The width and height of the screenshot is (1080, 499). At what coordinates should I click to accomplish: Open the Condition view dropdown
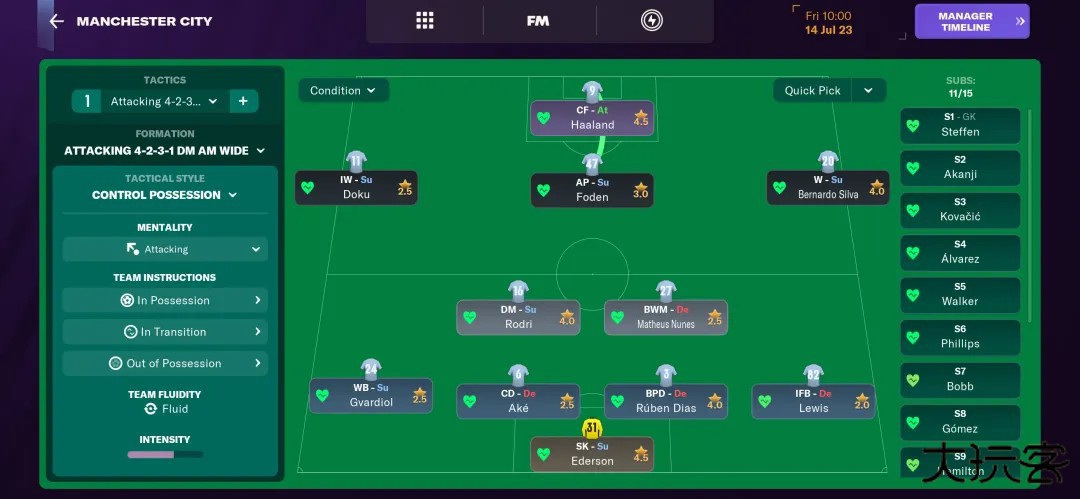[x=343, y=90]
